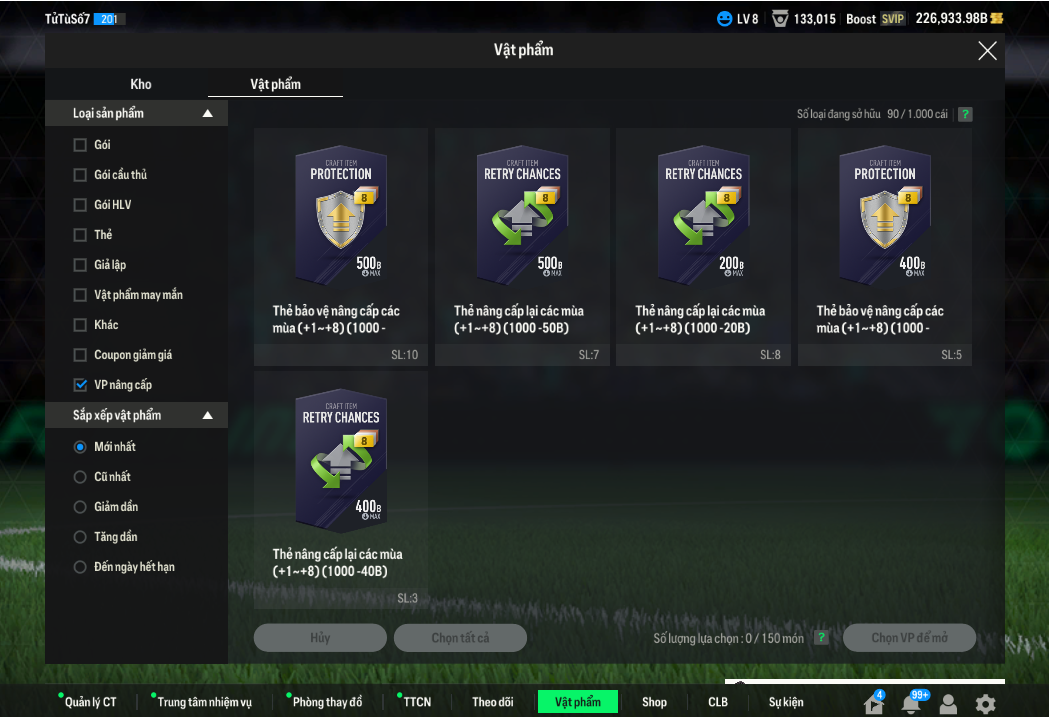Close the Vật phẩm window
Screen dimensions: 1049x717
click(987, 51)
